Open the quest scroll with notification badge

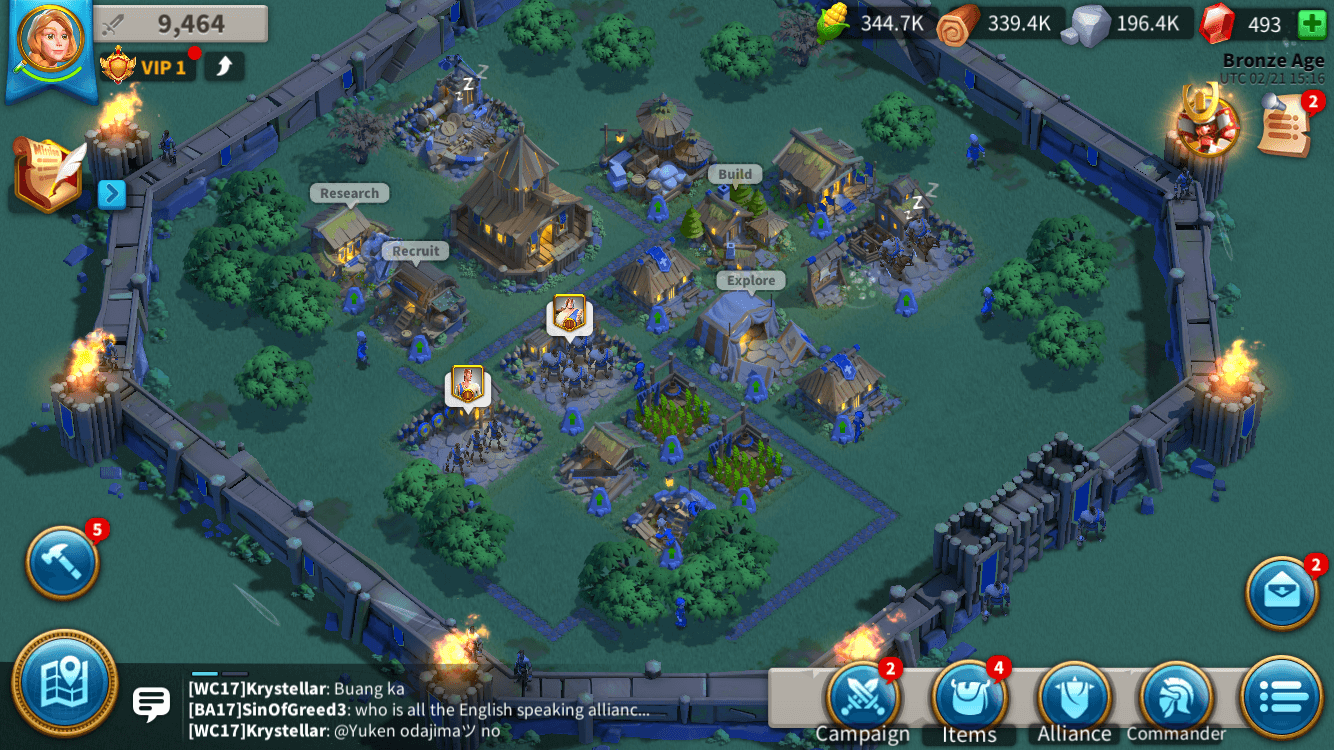tap(1283, 123)
